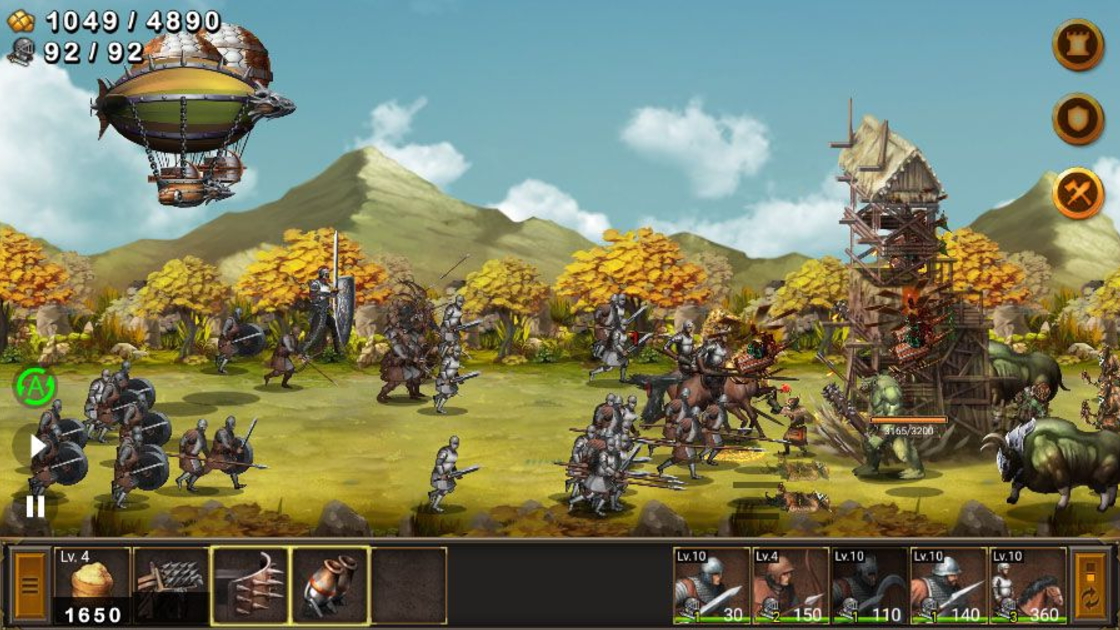The image size is (1120, 630).
Task: Toggle the green auto-battle button
Action: coord(35,386)
